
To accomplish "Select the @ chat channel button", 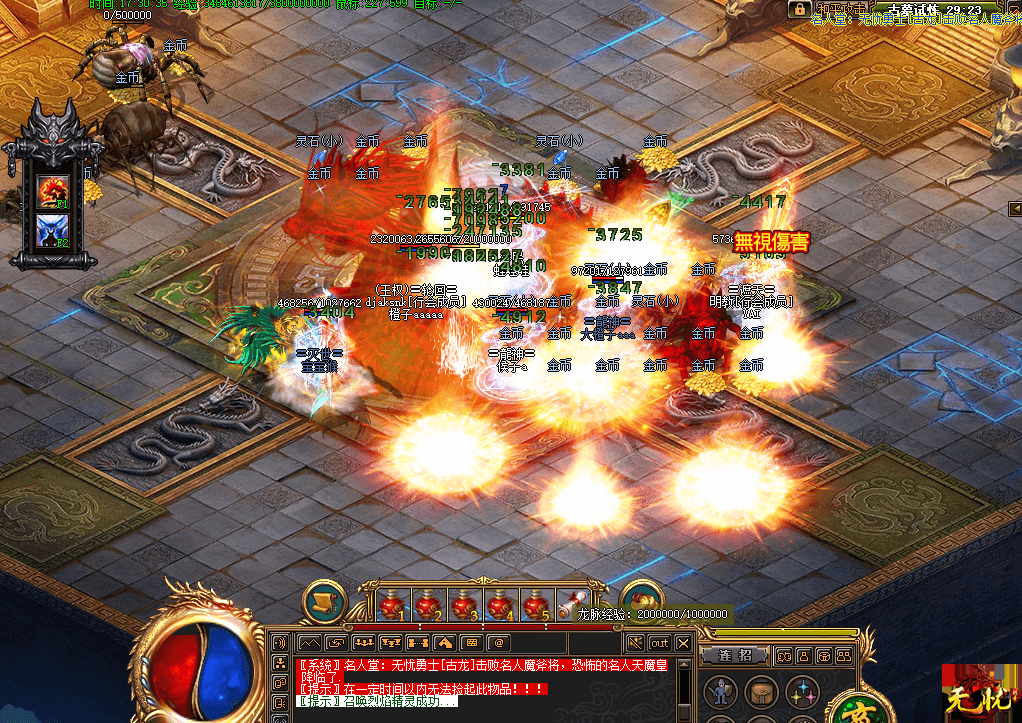I will click(498, 642).
